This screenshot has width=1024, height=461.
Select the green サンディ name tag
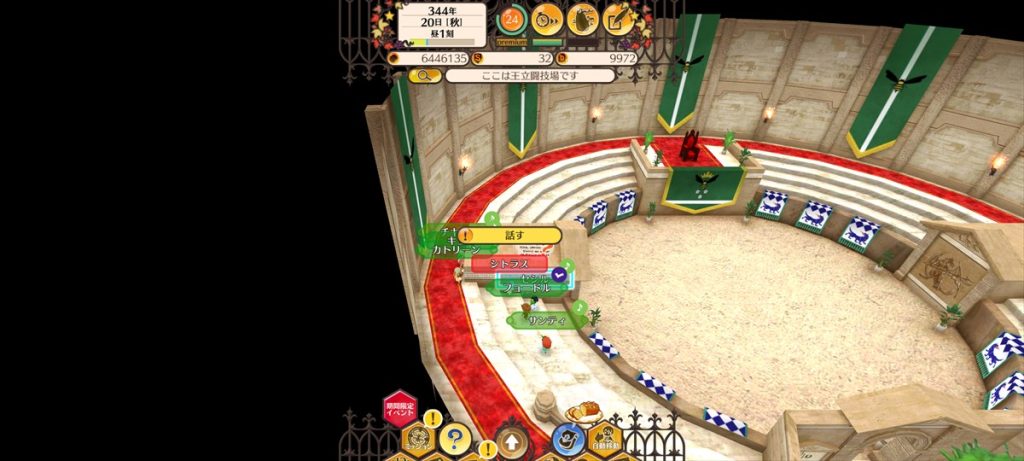(x=545, y=320)
